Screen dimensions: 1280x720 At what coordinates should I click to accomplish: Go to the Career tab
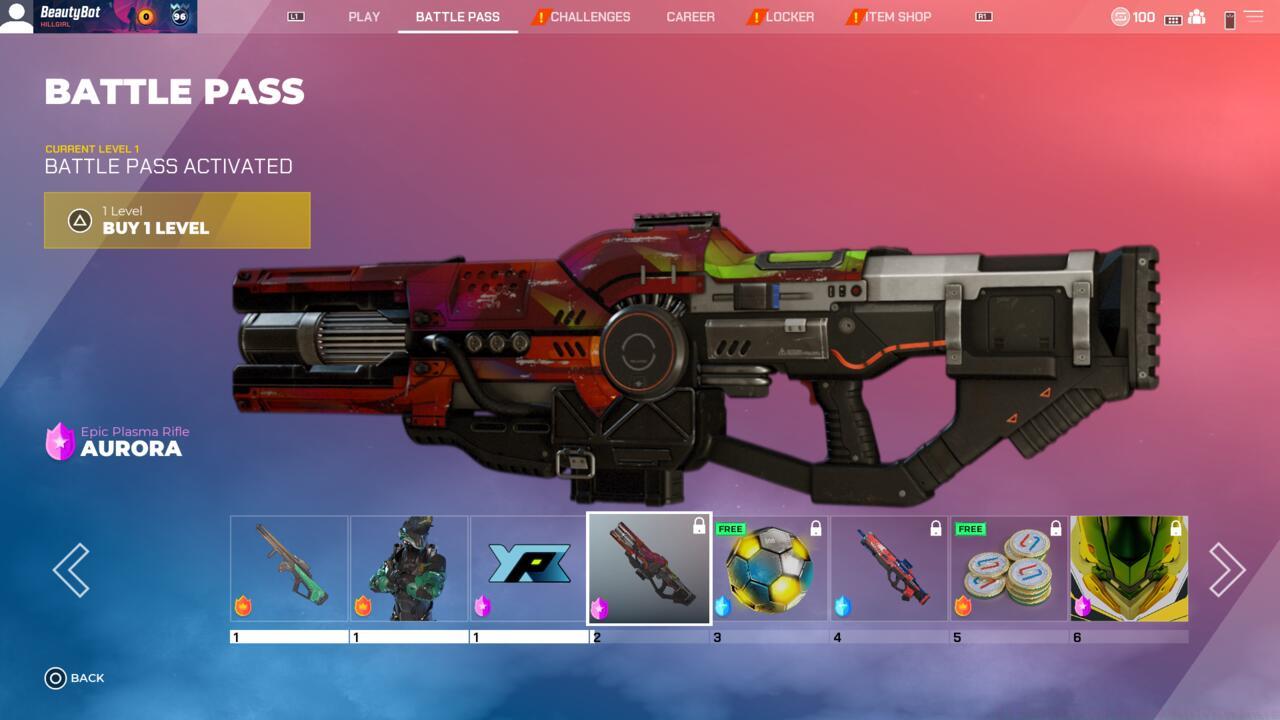click(690, 17)
